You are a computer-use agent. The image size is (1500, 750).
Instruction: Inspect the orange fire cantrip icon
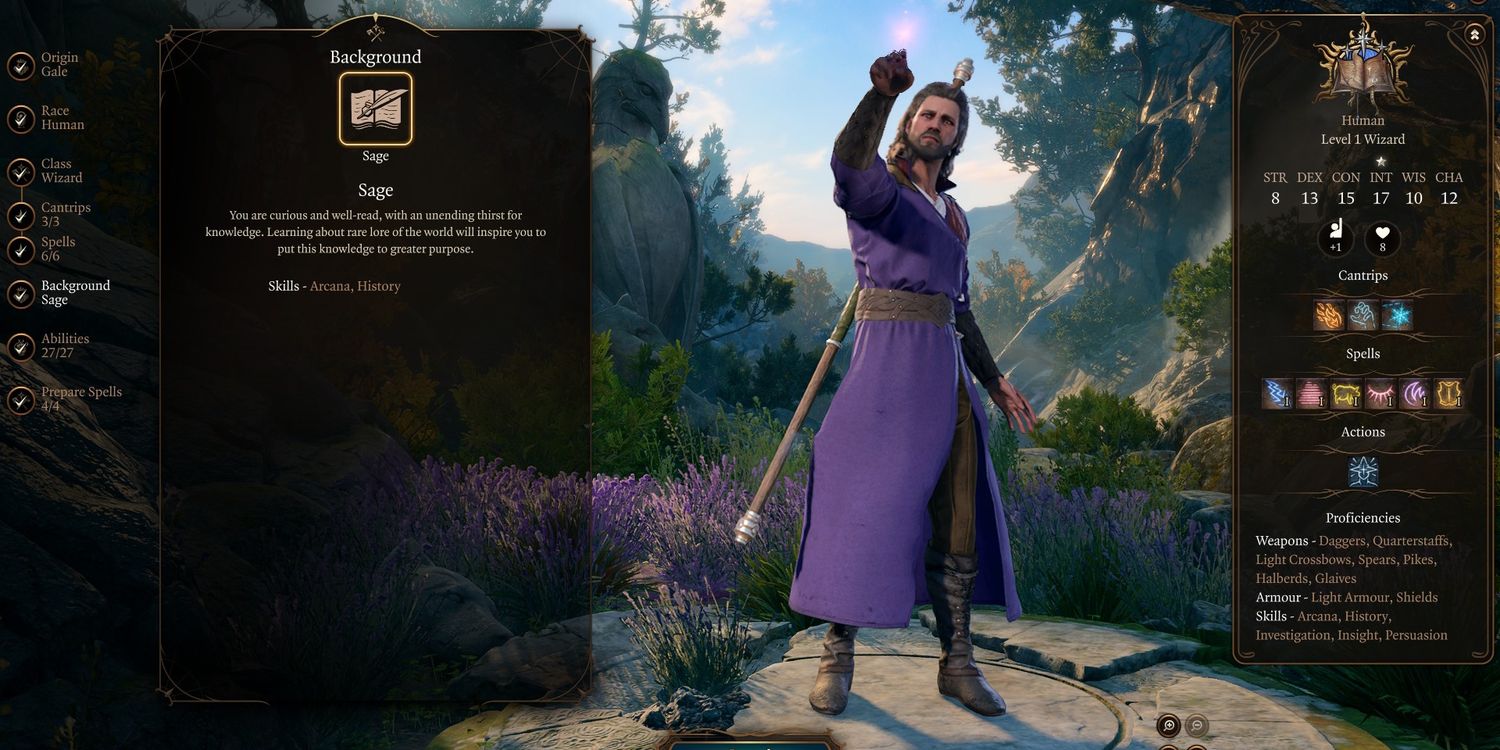[1329, 316]
